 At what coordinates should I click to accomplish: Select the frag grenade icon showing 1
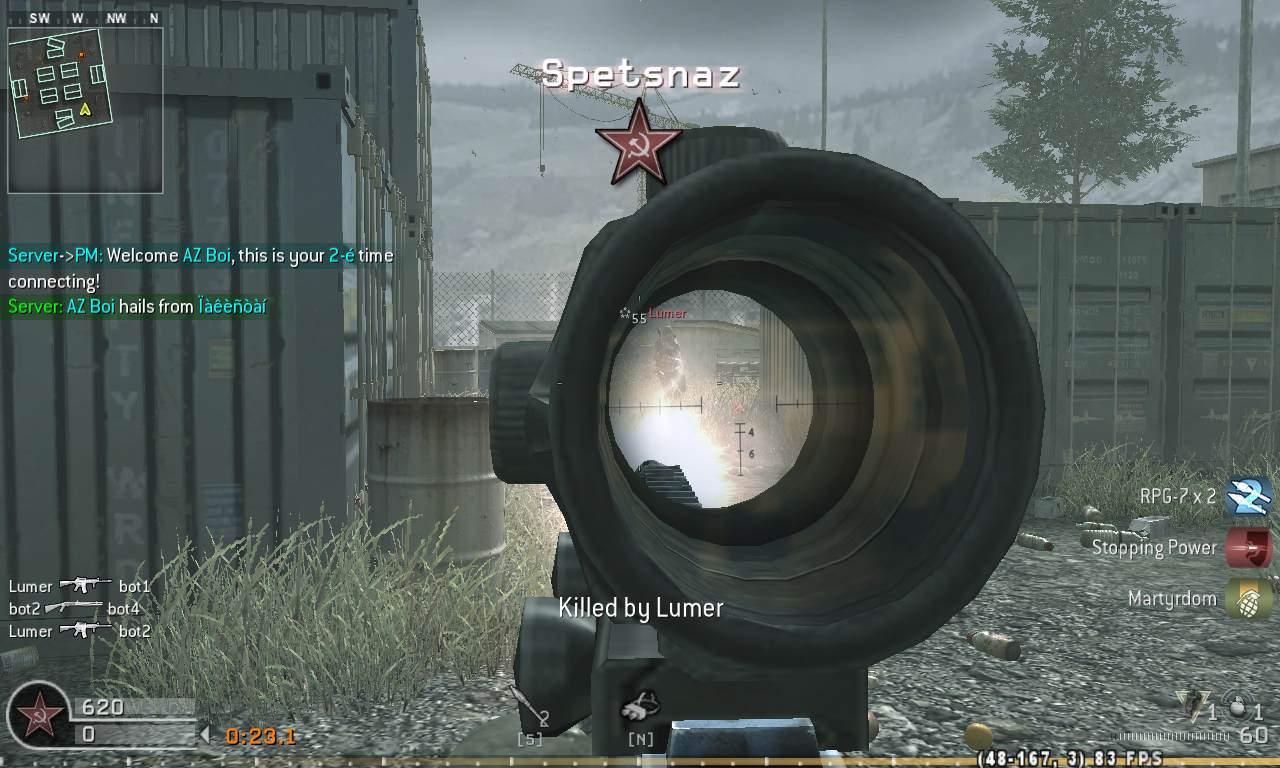click(x=1193, y=707)
